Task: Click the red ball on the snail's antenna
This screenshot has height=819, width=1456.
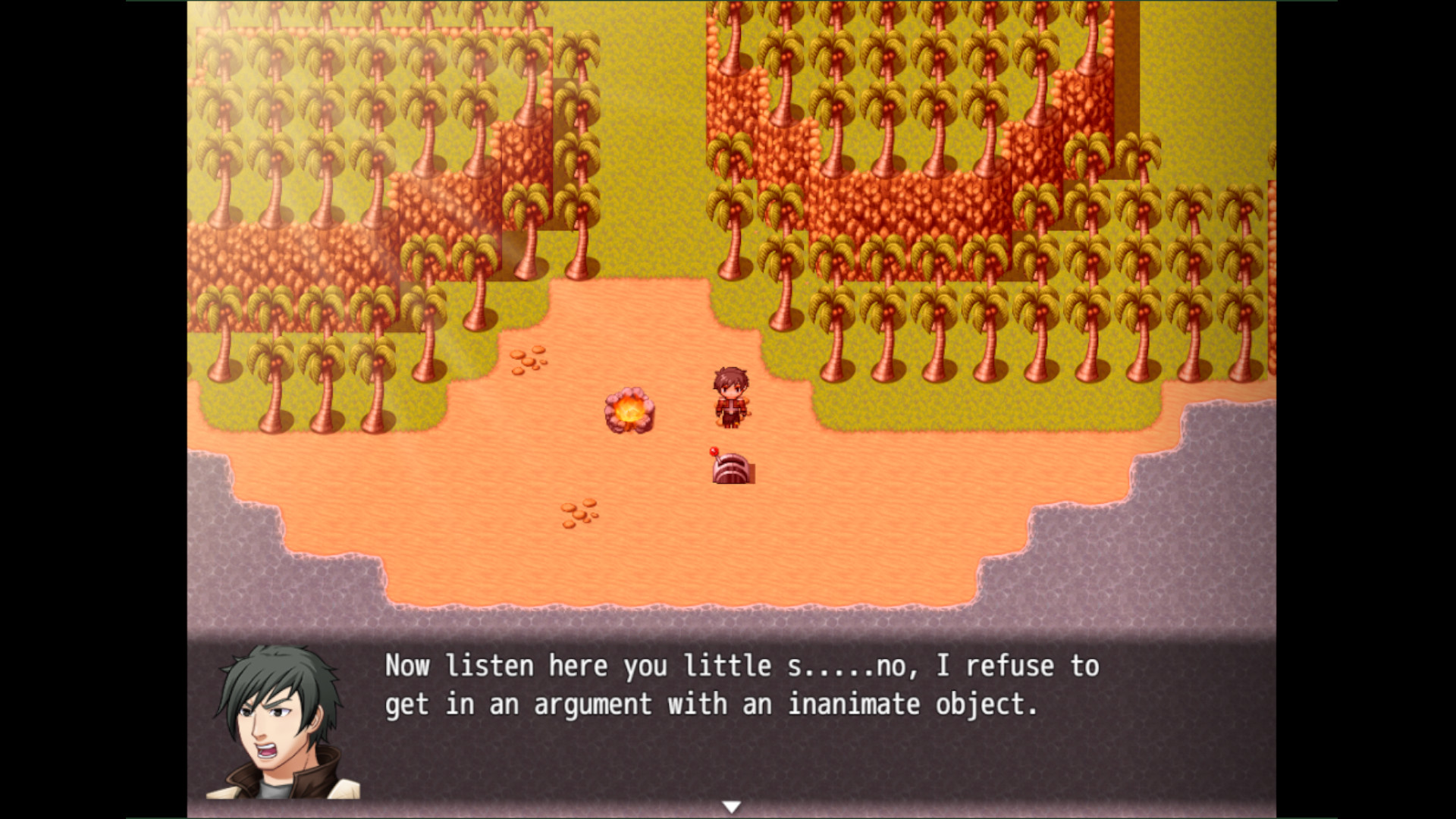Action: (x=714, y=453)
